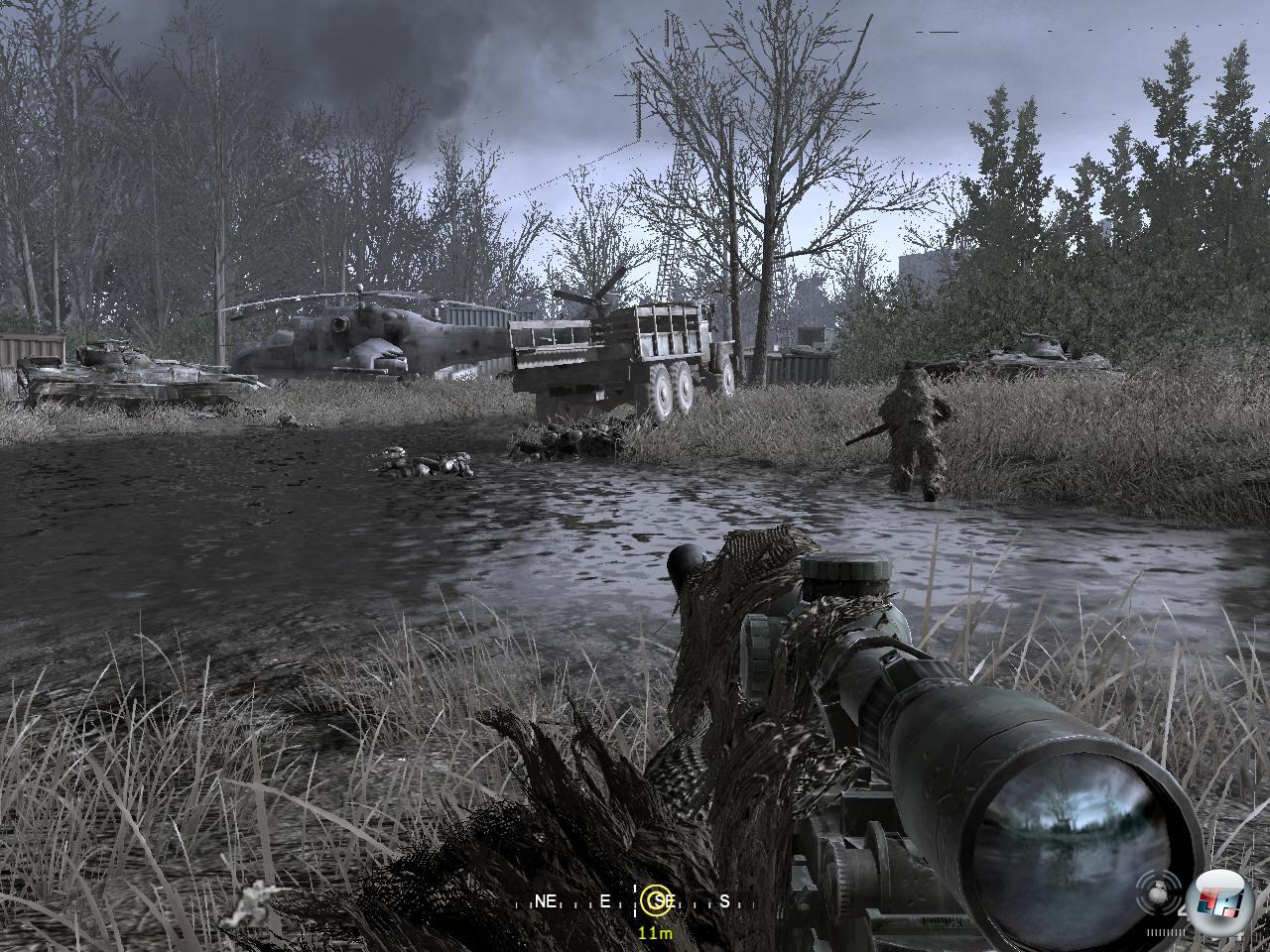Expand the objective distance readout
This screenshot has width=1270, height=952.
[x=655, y=932]
